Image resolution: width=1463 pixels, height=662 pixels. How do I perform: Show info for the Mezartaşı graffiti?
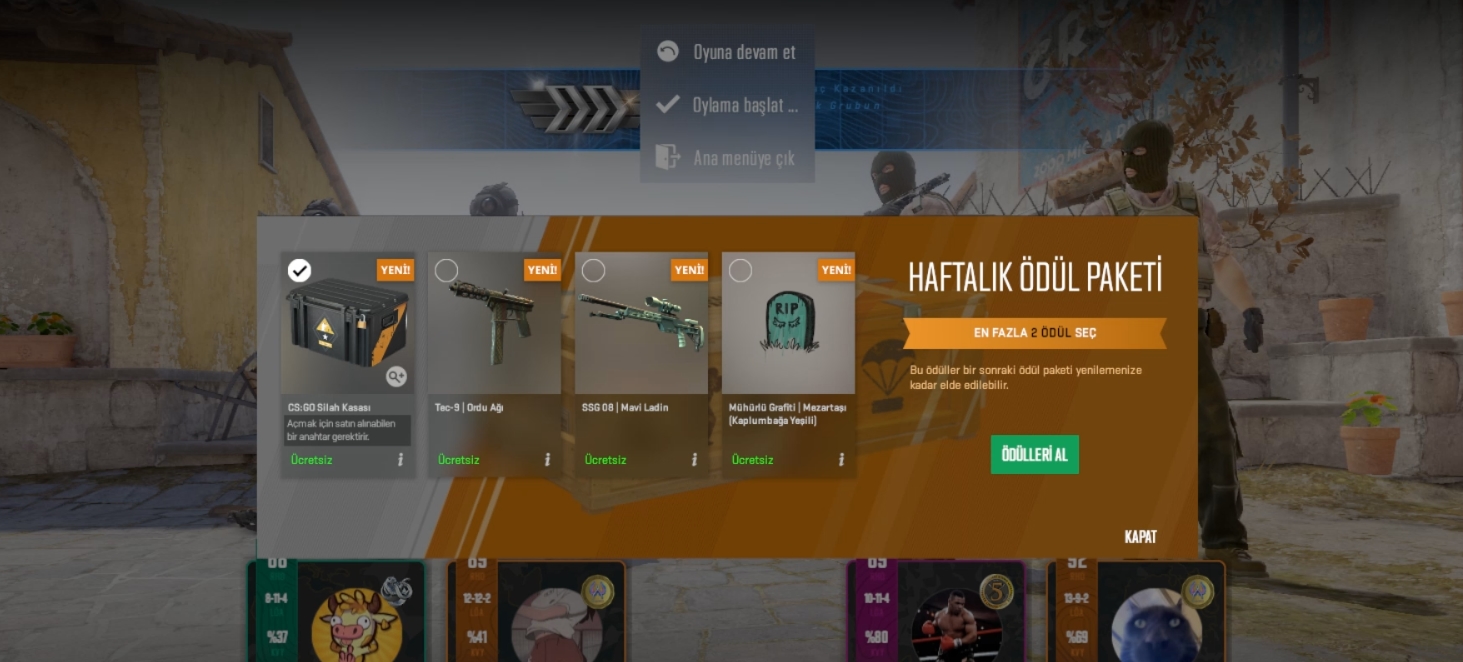tap(841, 460)
